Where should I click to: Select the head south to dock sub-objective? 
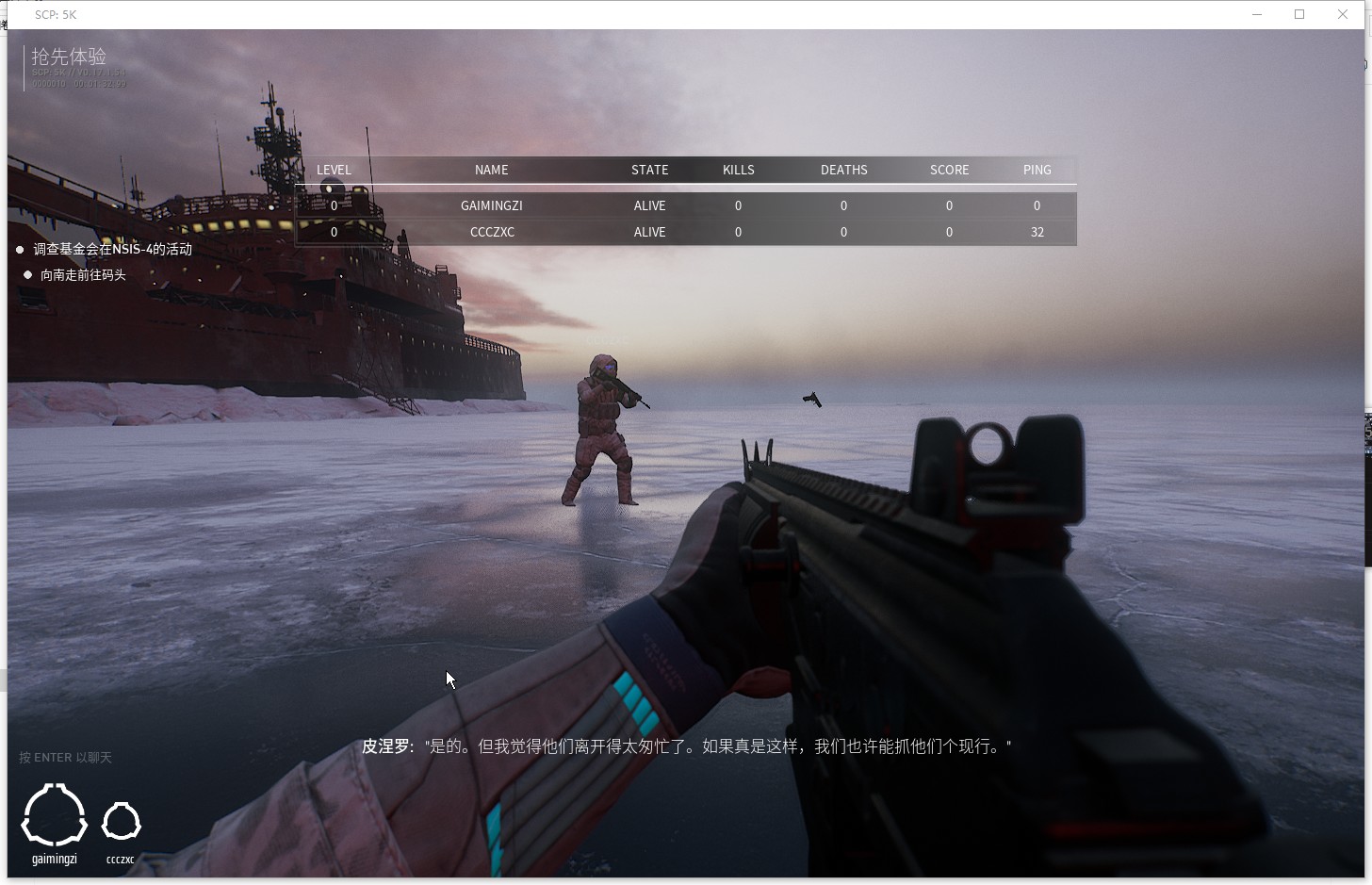click(83, 275)
